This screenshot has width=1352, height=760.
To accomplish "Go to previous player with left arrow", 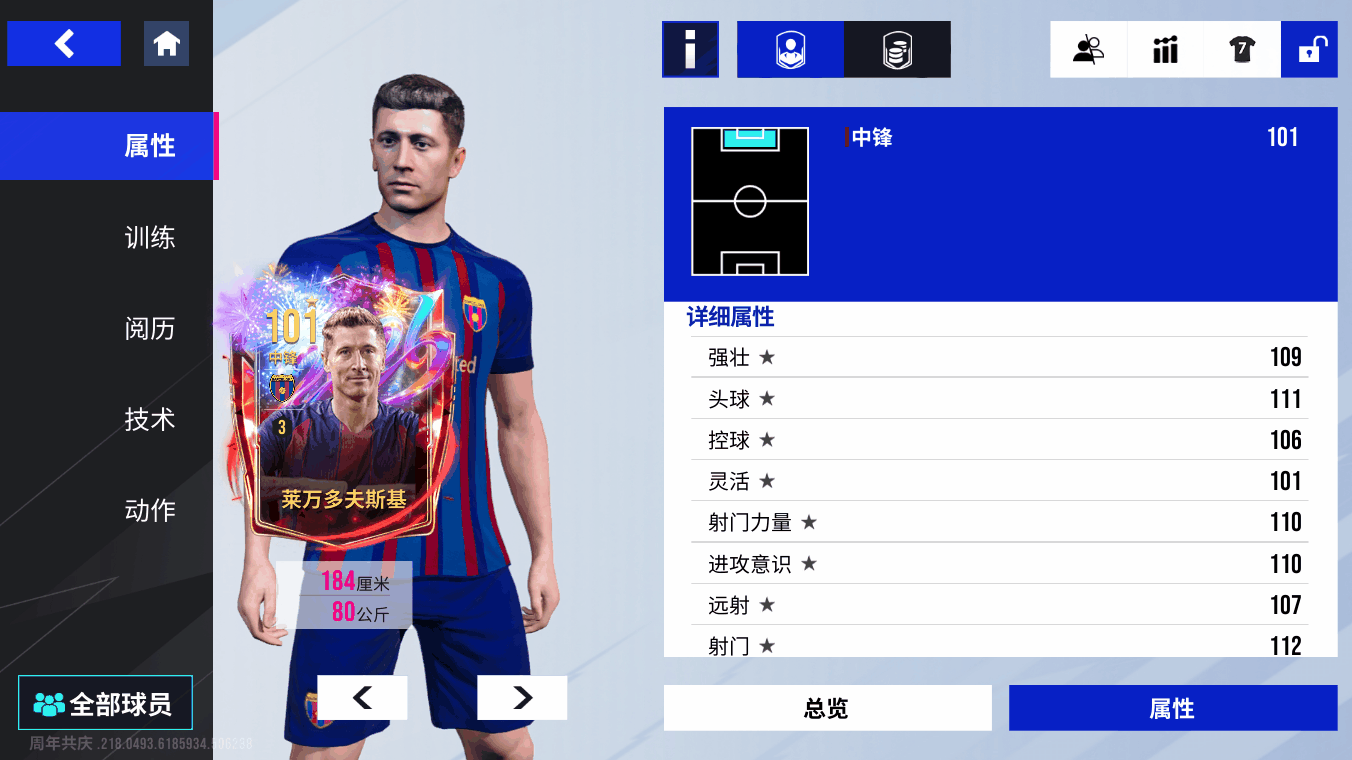I will point(361,697).
